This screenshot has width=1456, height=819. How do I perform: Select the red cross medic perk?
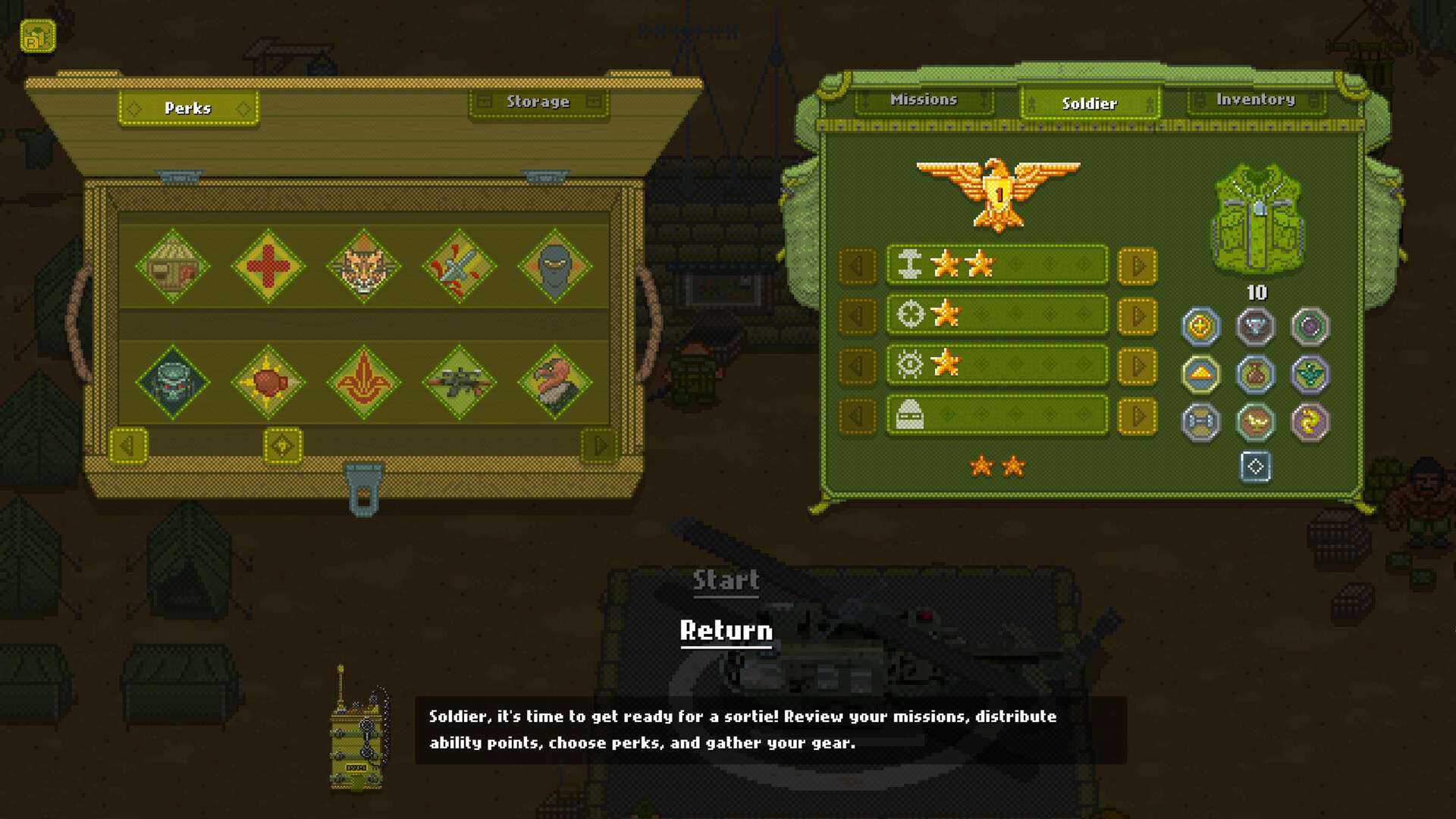coord(268,267)
